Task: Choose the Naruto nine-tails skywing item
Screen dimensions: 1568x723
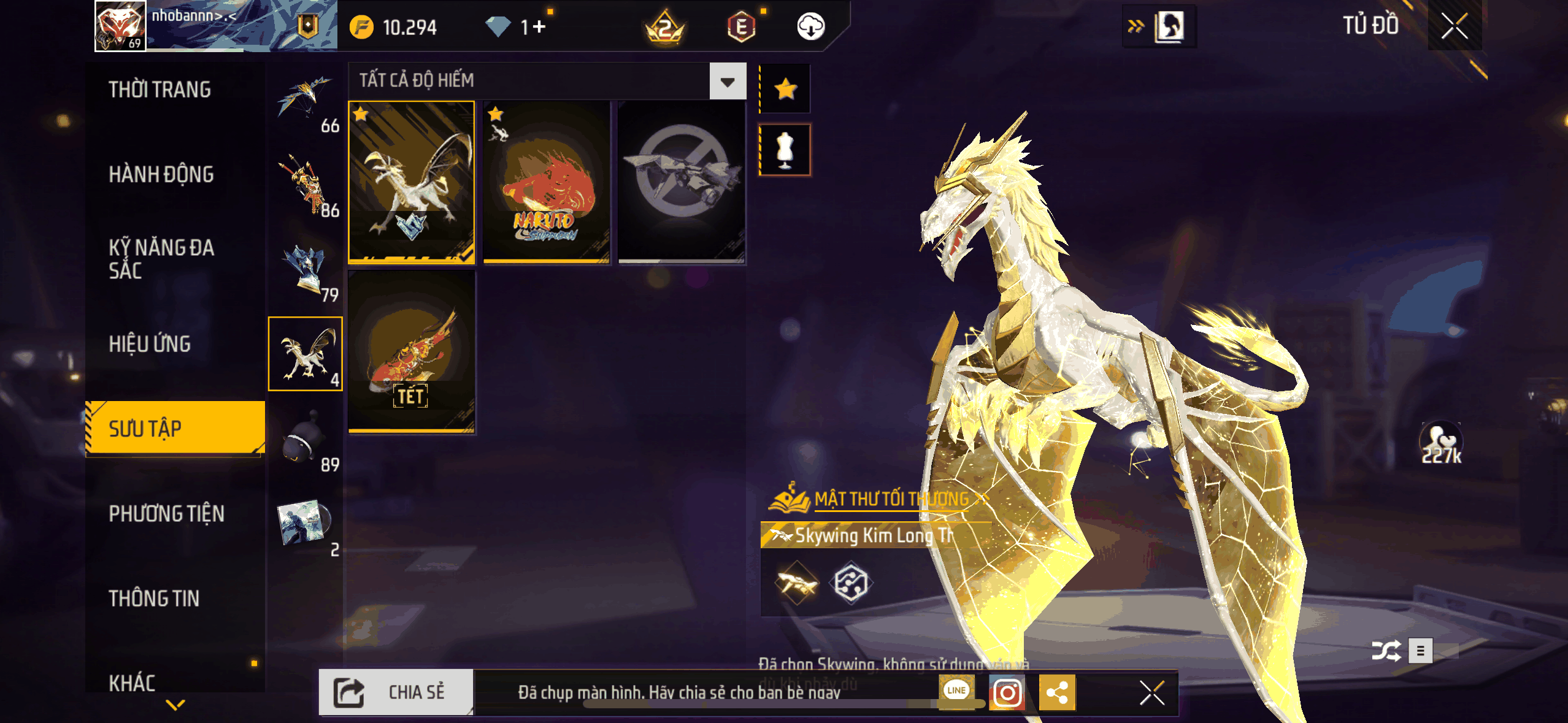Action: 546,182
